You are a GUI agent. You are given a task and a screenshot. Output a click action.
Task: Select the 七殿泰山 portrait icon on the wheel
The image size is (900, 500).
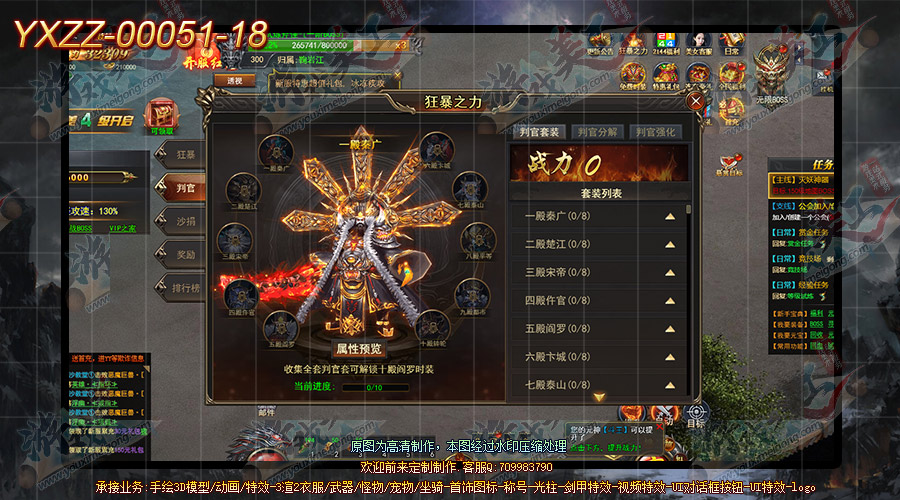[x=468, y=189]
